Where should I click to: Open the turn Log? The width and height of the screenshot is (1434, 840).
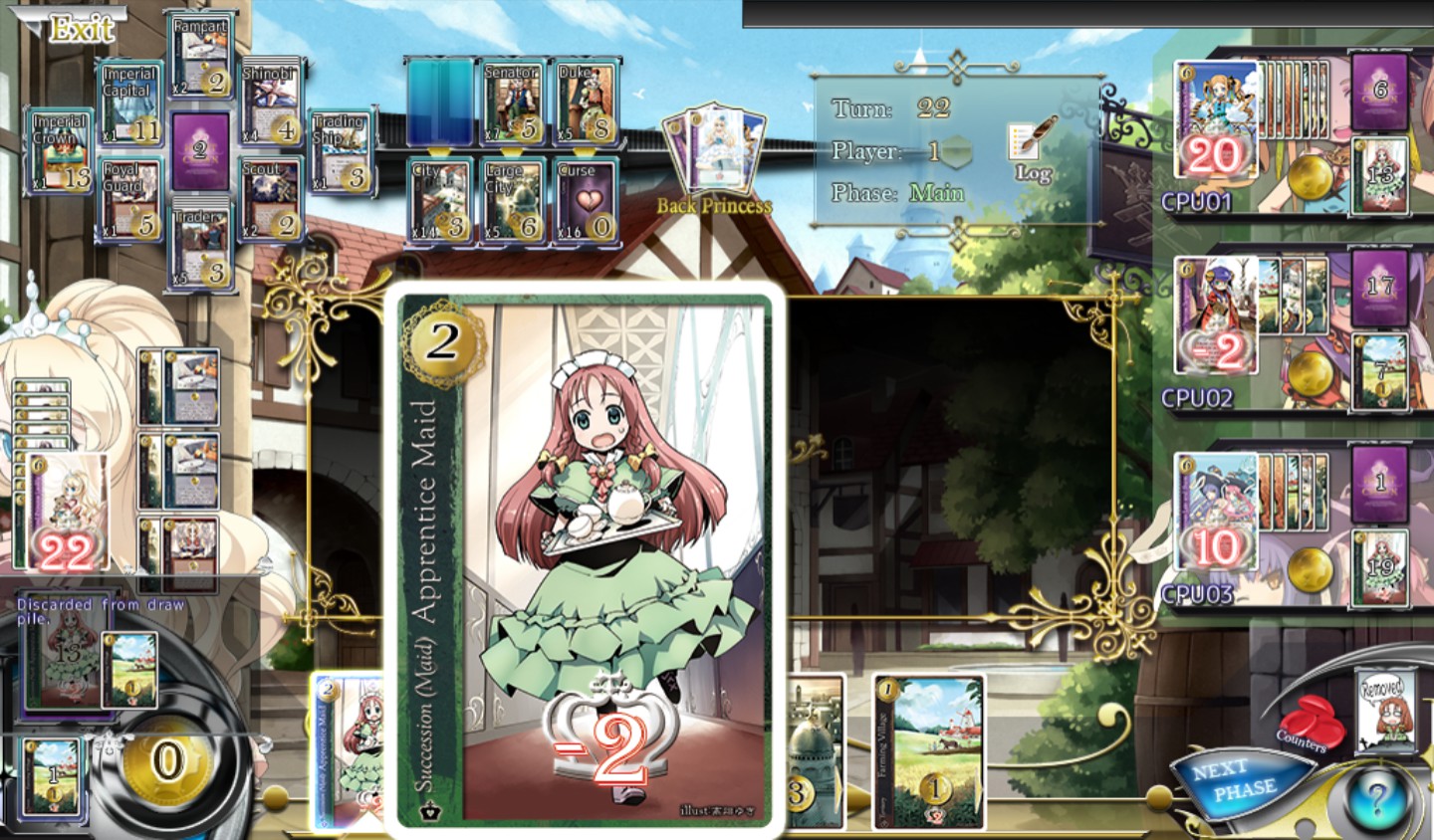pyautogui.click(x=1032, y=151)
